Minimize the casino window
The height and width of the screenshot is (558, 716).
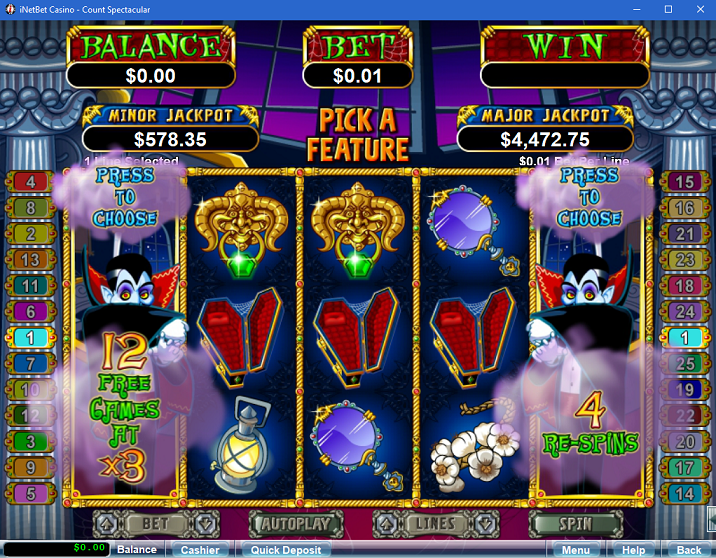[x=640, y=8]
